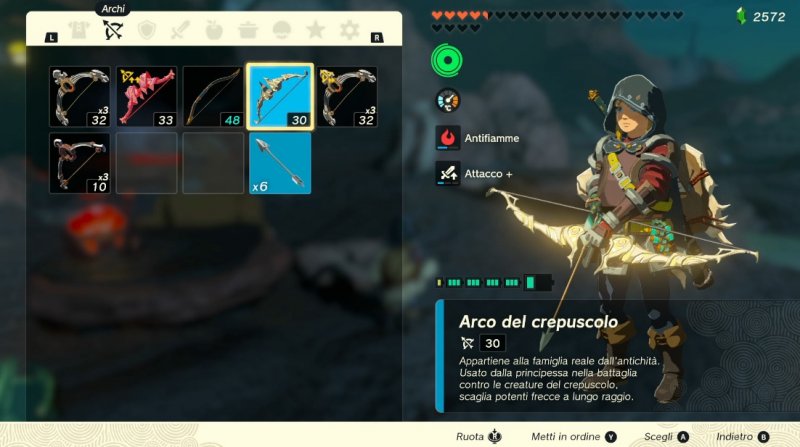Pick the x3 bow with yellow bonus icon
Screen dimensions: 800x447
pos(348,97)
